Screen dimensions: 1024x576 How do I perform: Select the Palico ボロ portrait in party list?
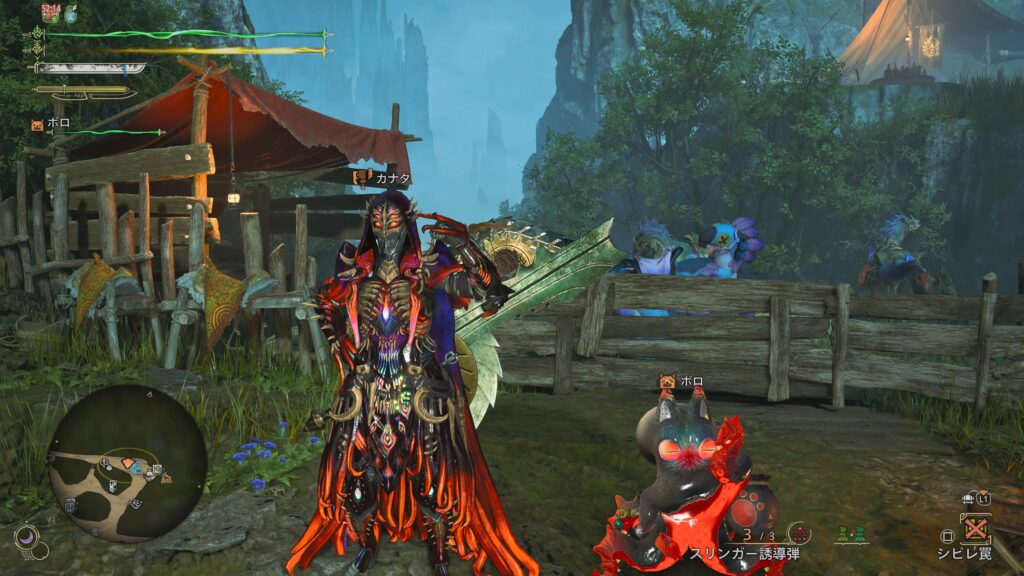(x=37, y=125)
